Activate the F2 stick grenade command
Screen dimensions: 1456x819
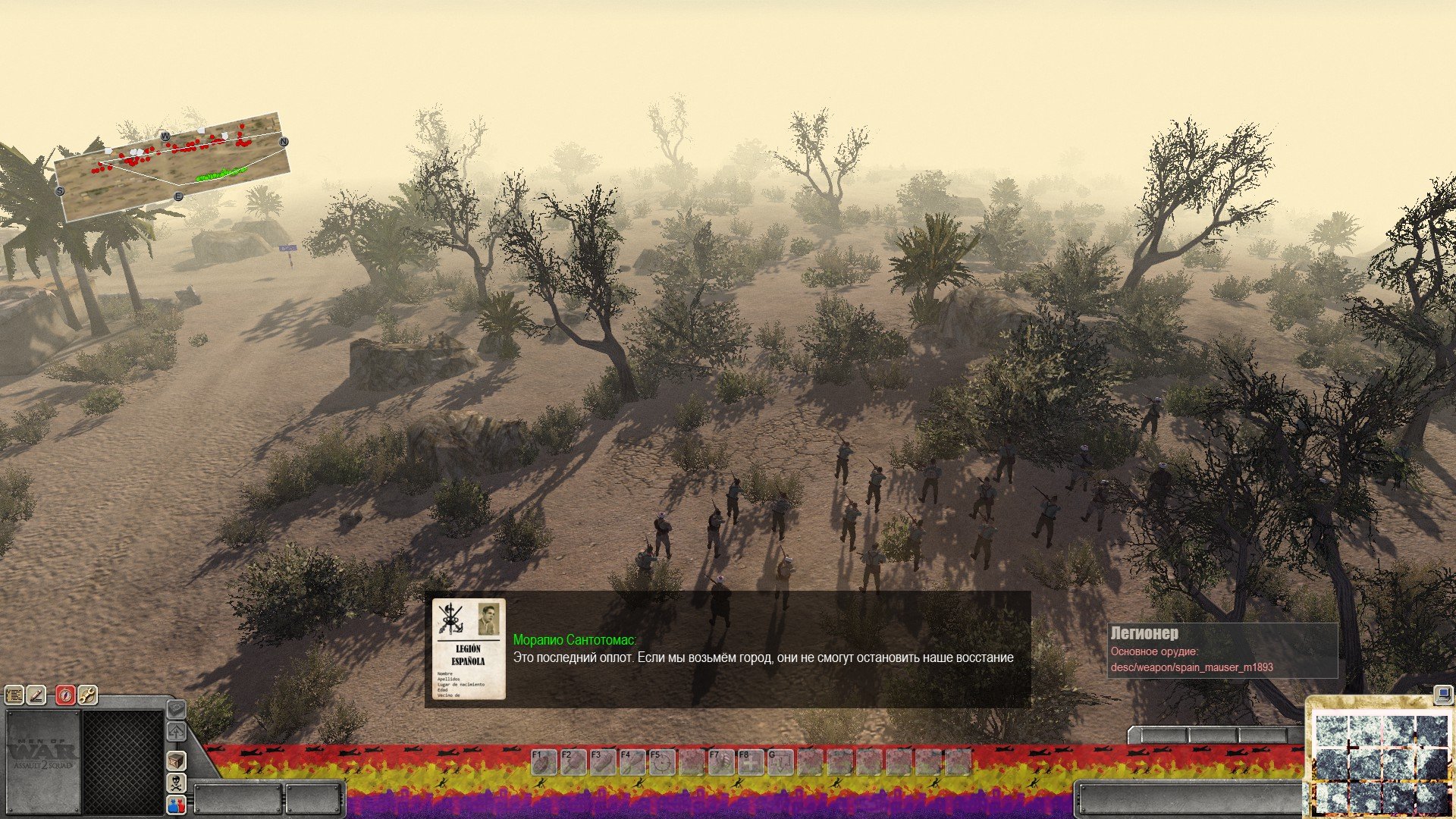(x=573, y=762)
